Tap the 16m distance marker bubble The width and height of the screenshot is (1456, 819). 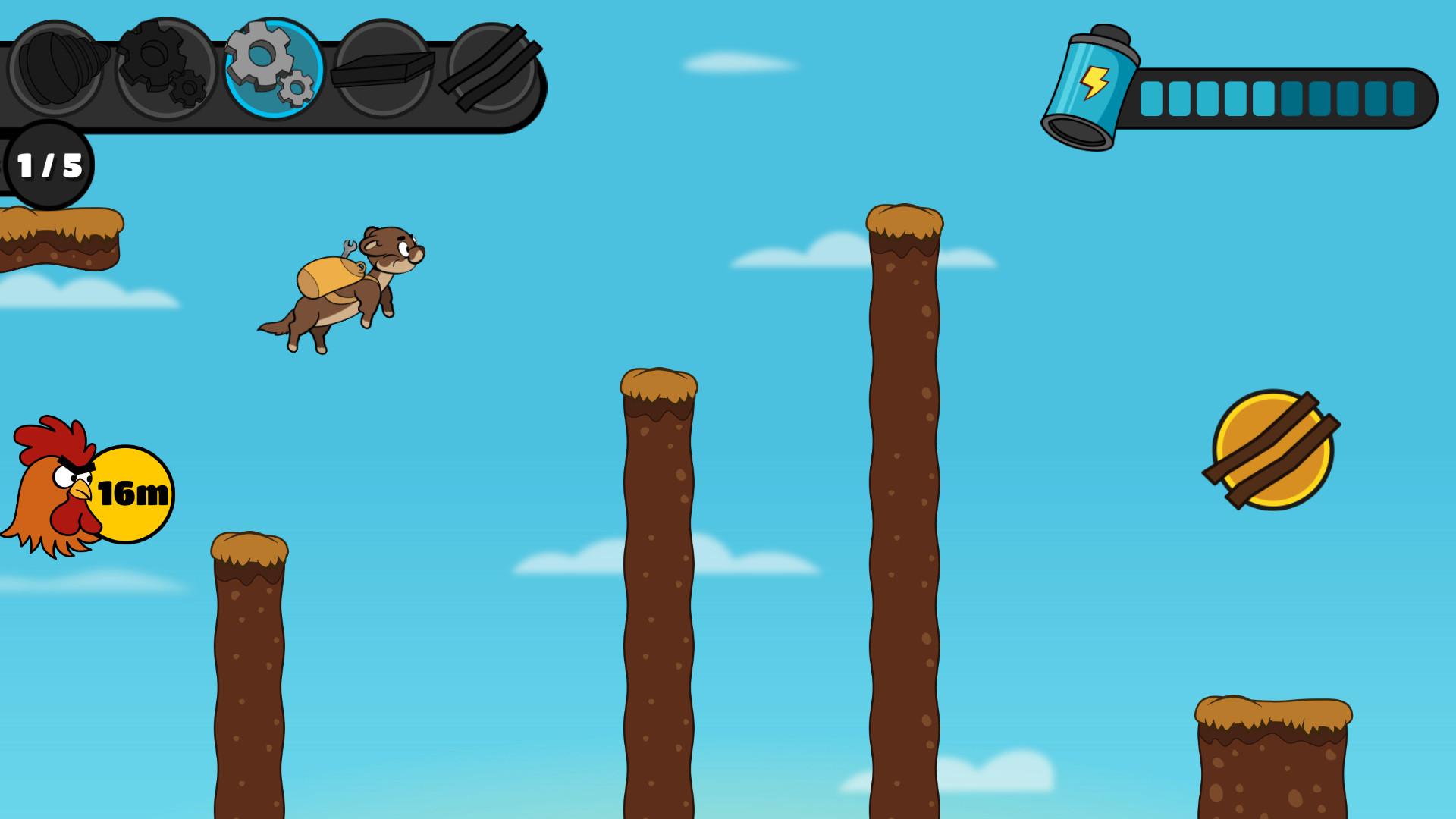pyautogui.click(x=133, y=493)
